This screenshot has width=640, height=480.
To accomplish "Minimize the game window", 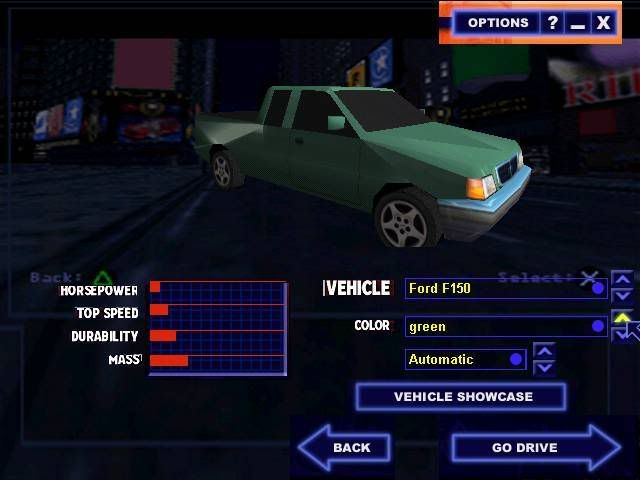I will pos(577,22).
